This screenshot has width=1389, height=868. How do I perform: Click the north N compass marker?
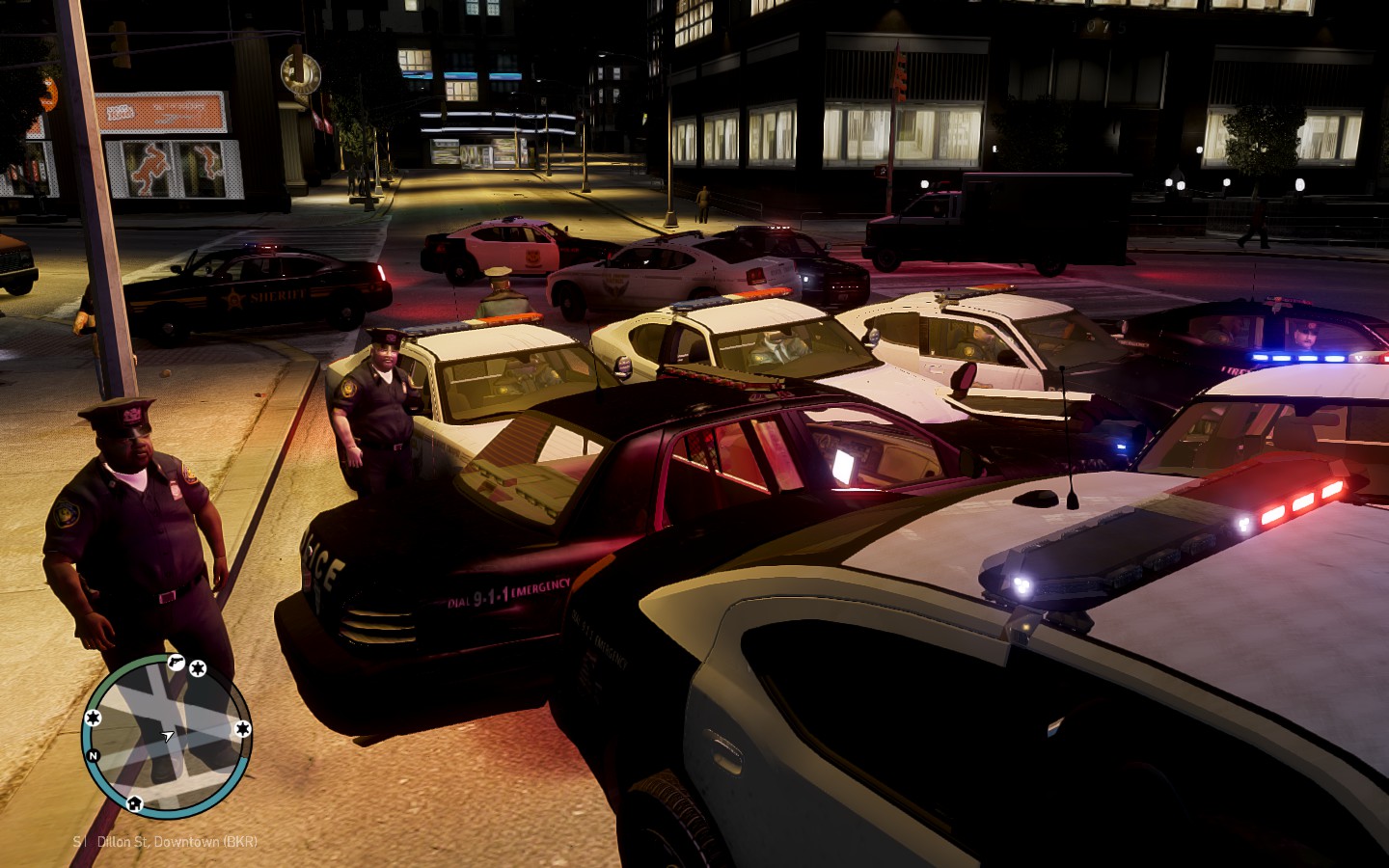pyautogui.click(x=94, y=755)
